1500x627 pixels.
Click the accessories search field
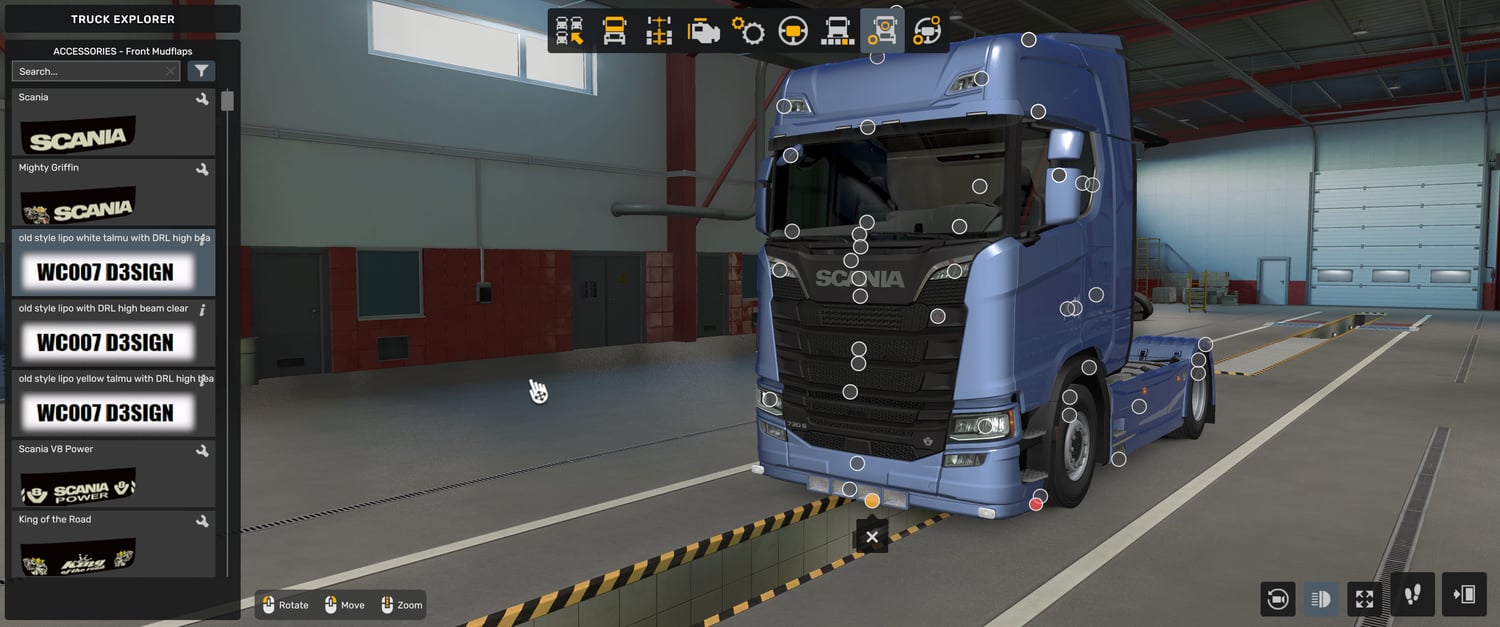(x=90, y=71)
